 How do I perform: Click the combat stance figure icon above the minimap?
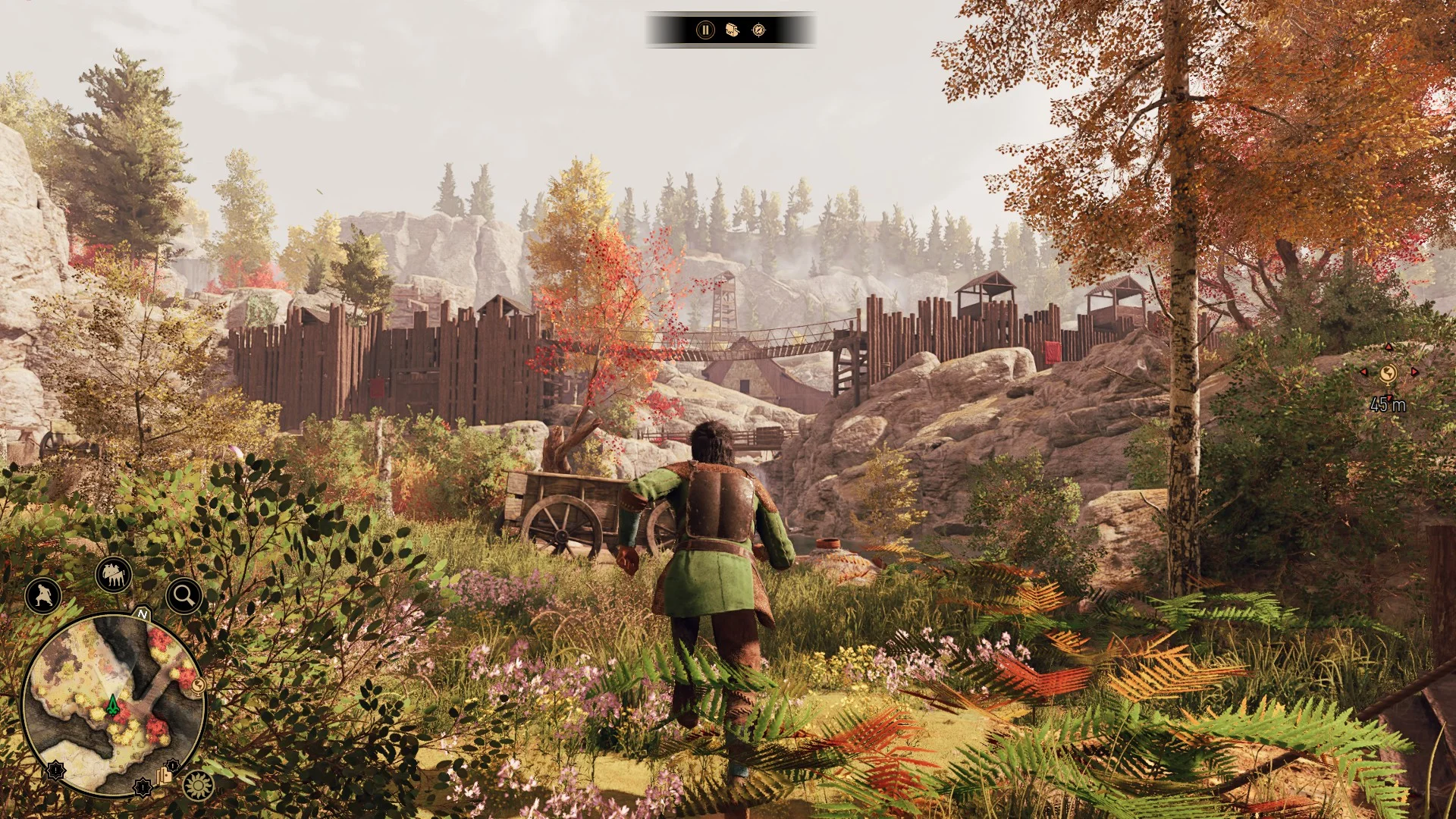43,596
